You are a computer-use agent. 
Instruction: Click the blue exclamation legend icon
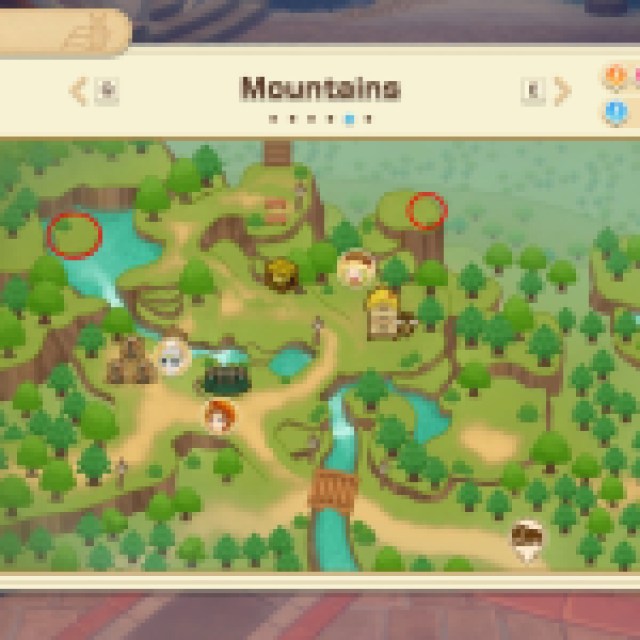[x=614, y=111]
